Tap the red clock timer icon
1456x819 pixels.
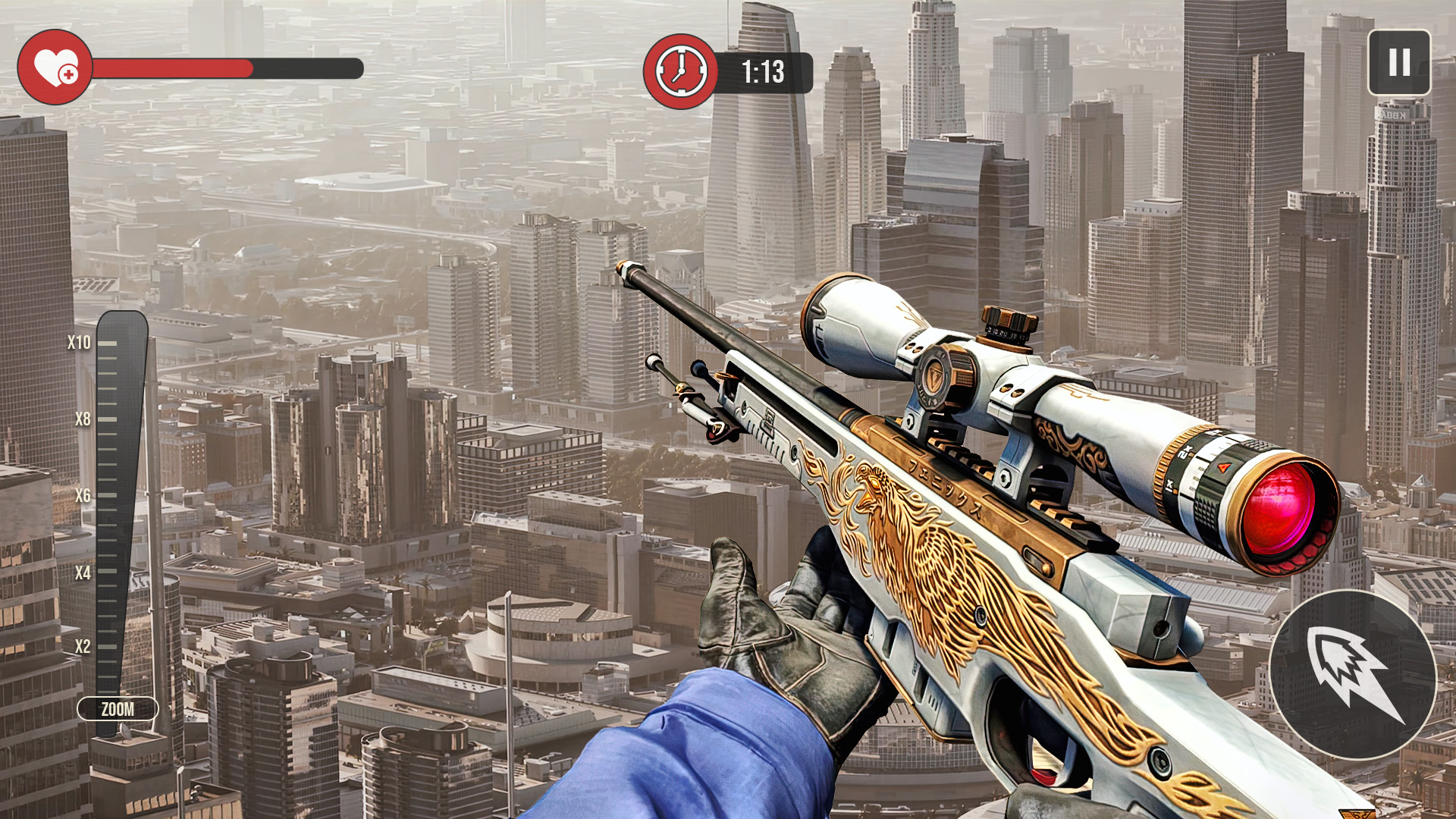pos(680,70)
